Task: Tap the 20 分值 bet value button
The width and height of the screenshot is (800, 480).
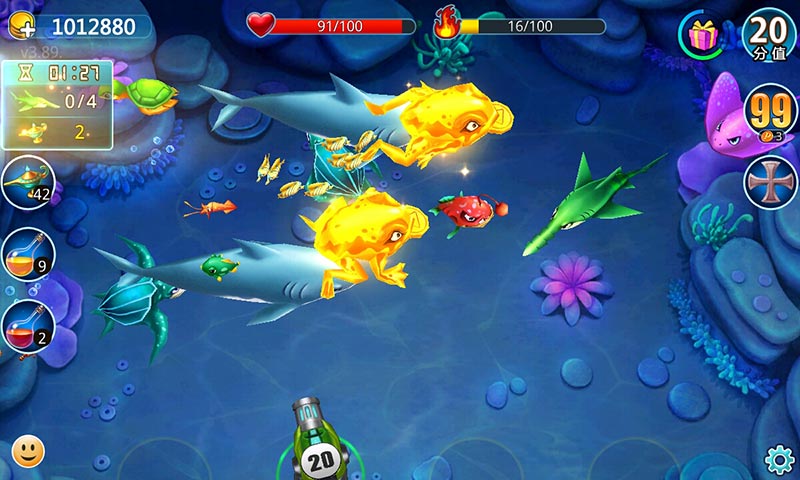Action: 768,34
